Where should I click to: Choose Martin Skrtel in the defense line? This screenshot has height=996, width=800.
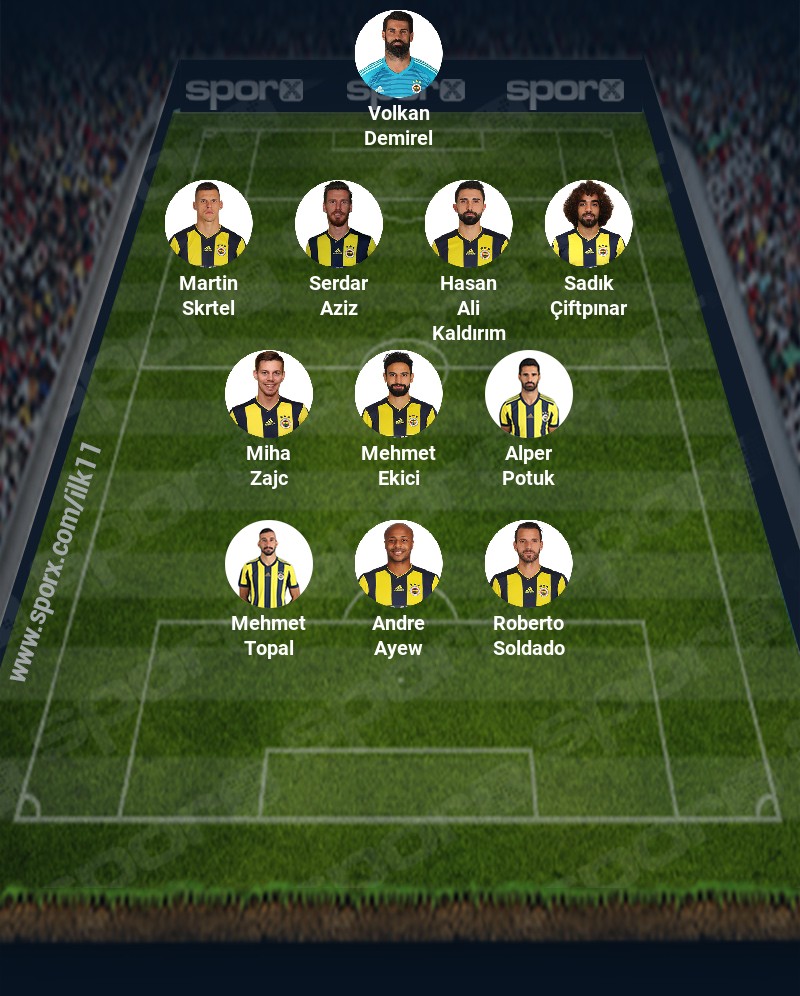pos(208,224)
